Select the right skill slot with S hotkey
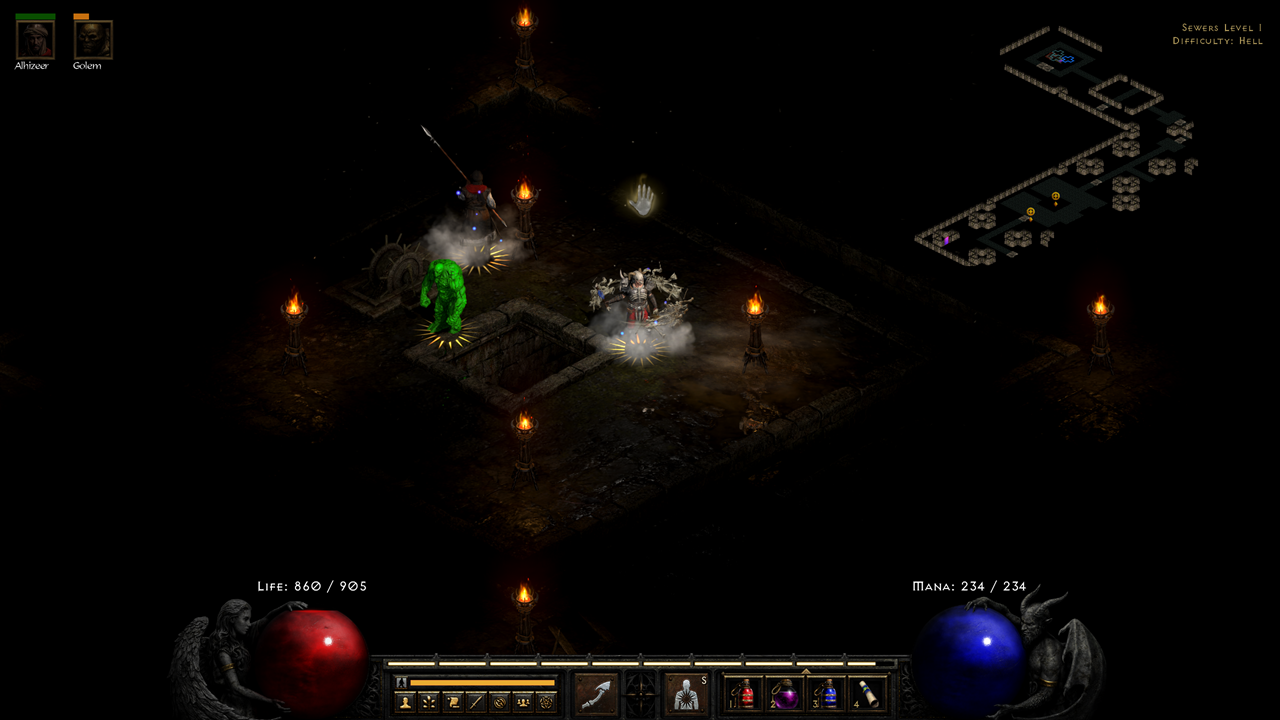The image size is (1280, 720). pos(686,694)
